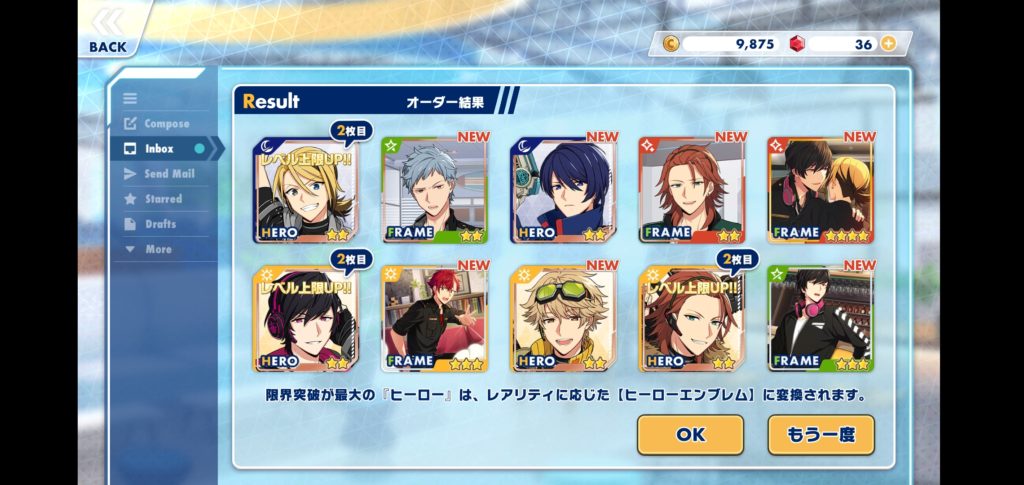This screenshot has height=485, width=1024.
Task: Select the silver-haired two-star FRAME card
Action: (x=434, y=190)
